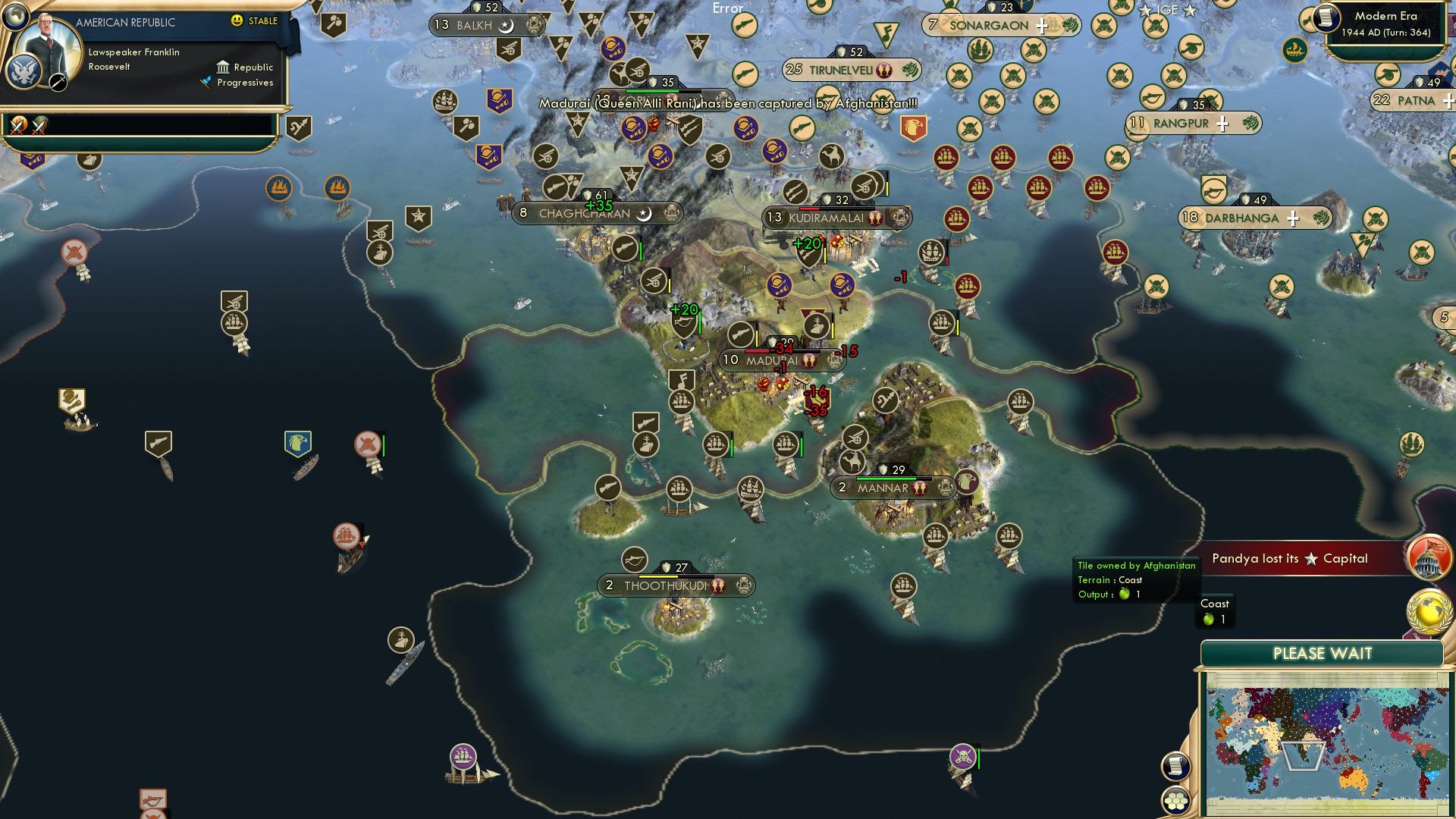1456x819 pixels.
Task: Click the Progressives policy label
Action: (x=244, y=83)
